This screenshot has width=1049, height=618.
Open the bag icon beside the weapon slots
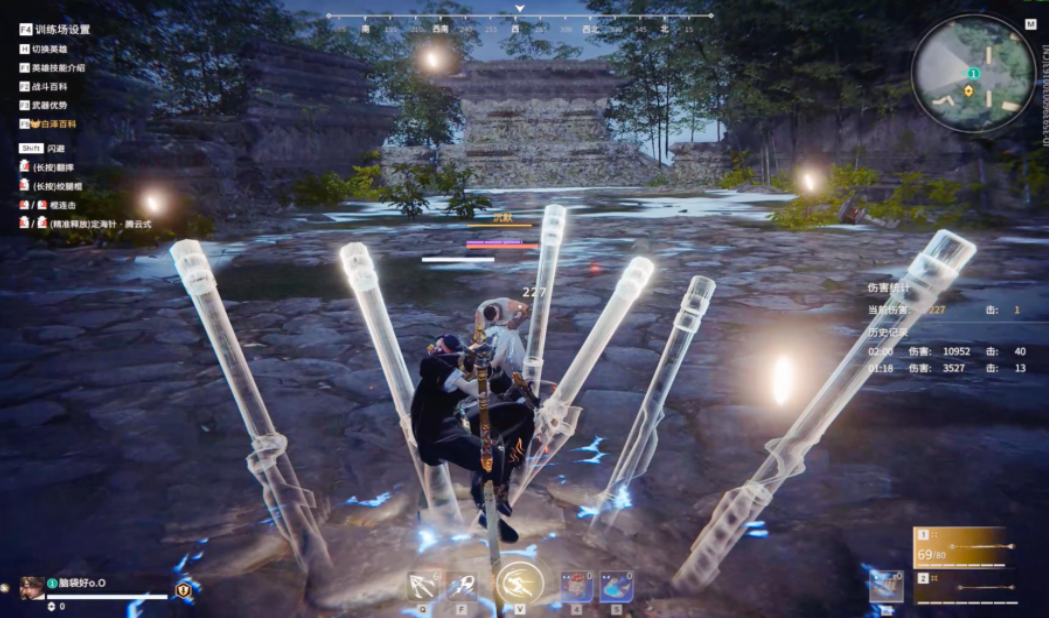click(887, 586)
